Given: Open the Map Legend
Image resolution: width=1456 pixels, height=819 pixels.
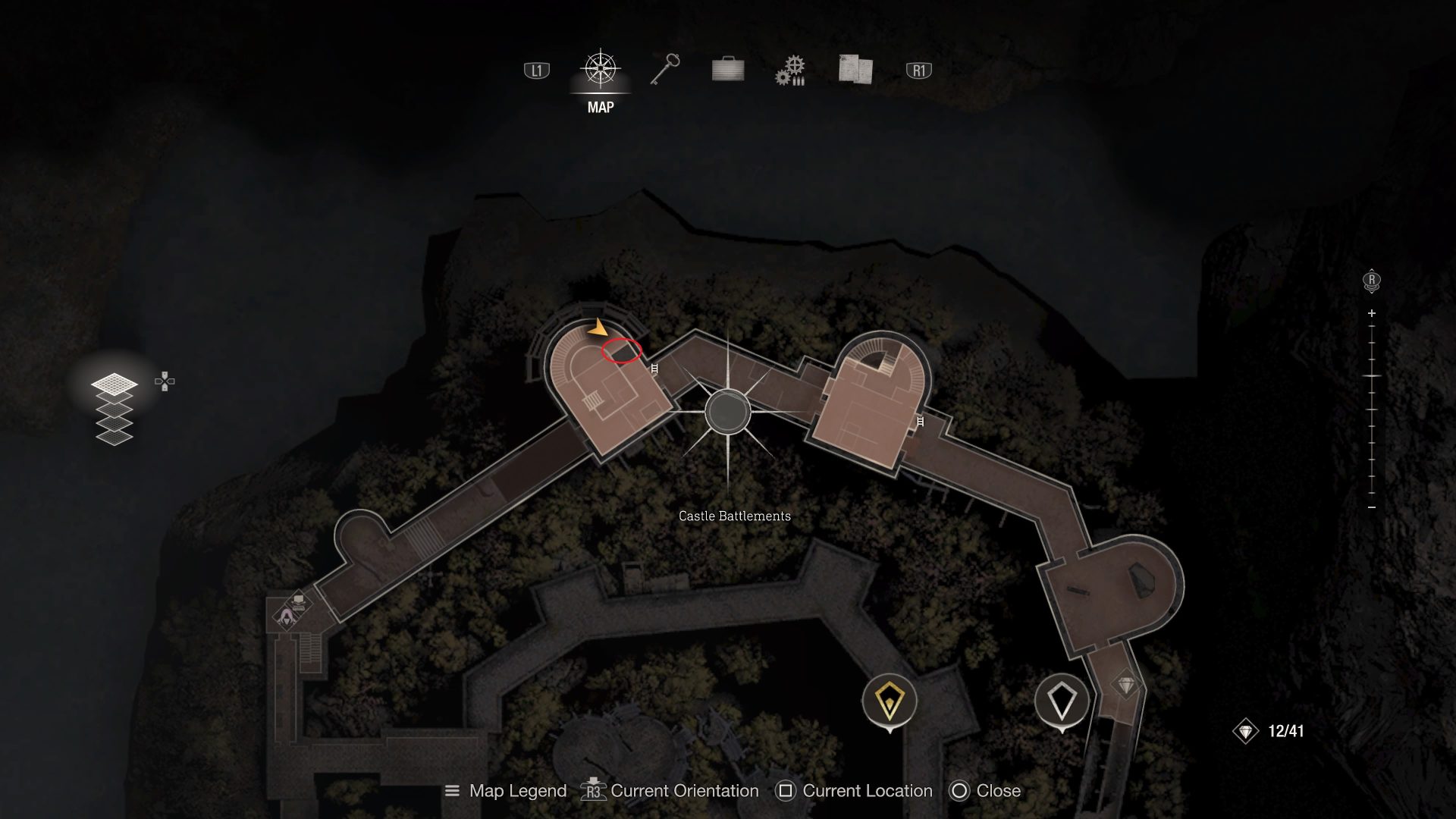Looking at the screenshot, I should tap(506, 791).
